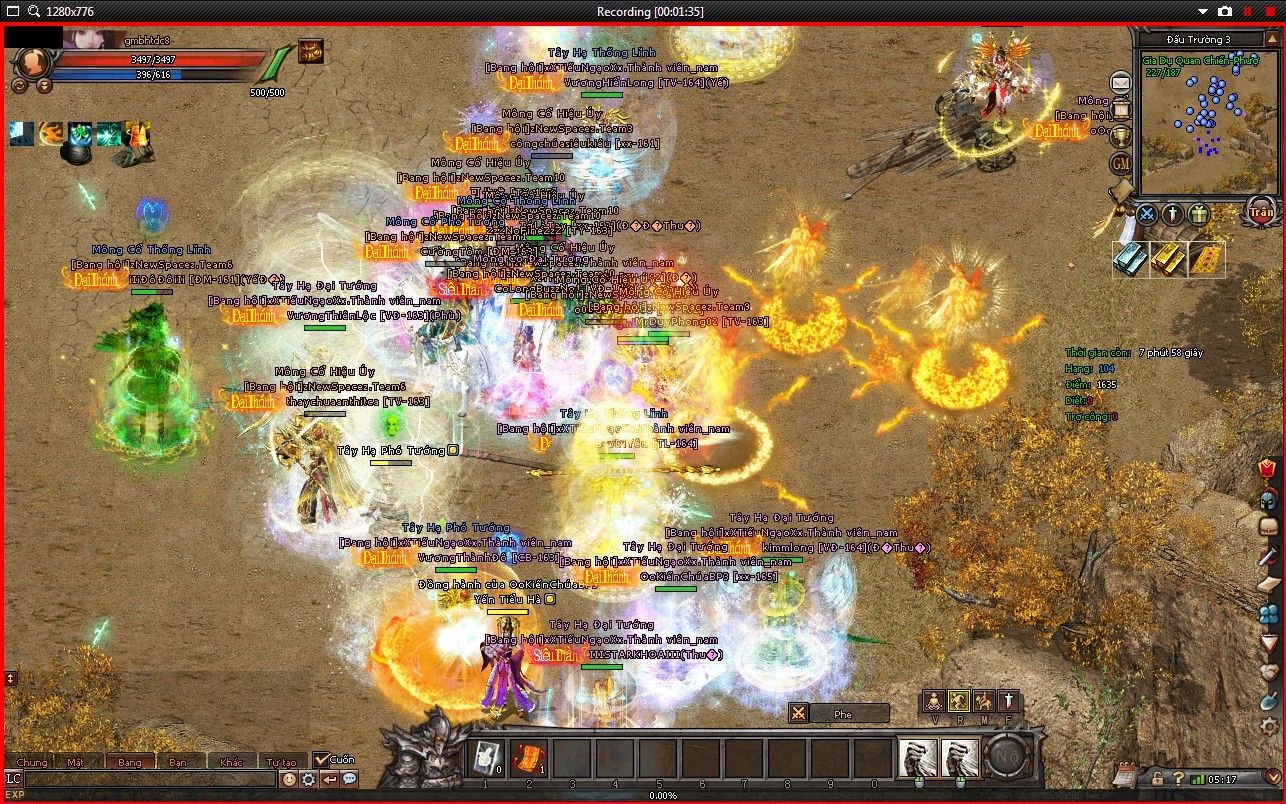Image resolution: width=1286 pixels, height=804 pixels.
Task: Use the card item in hotbar slot 1
Action: click(486, 758)
